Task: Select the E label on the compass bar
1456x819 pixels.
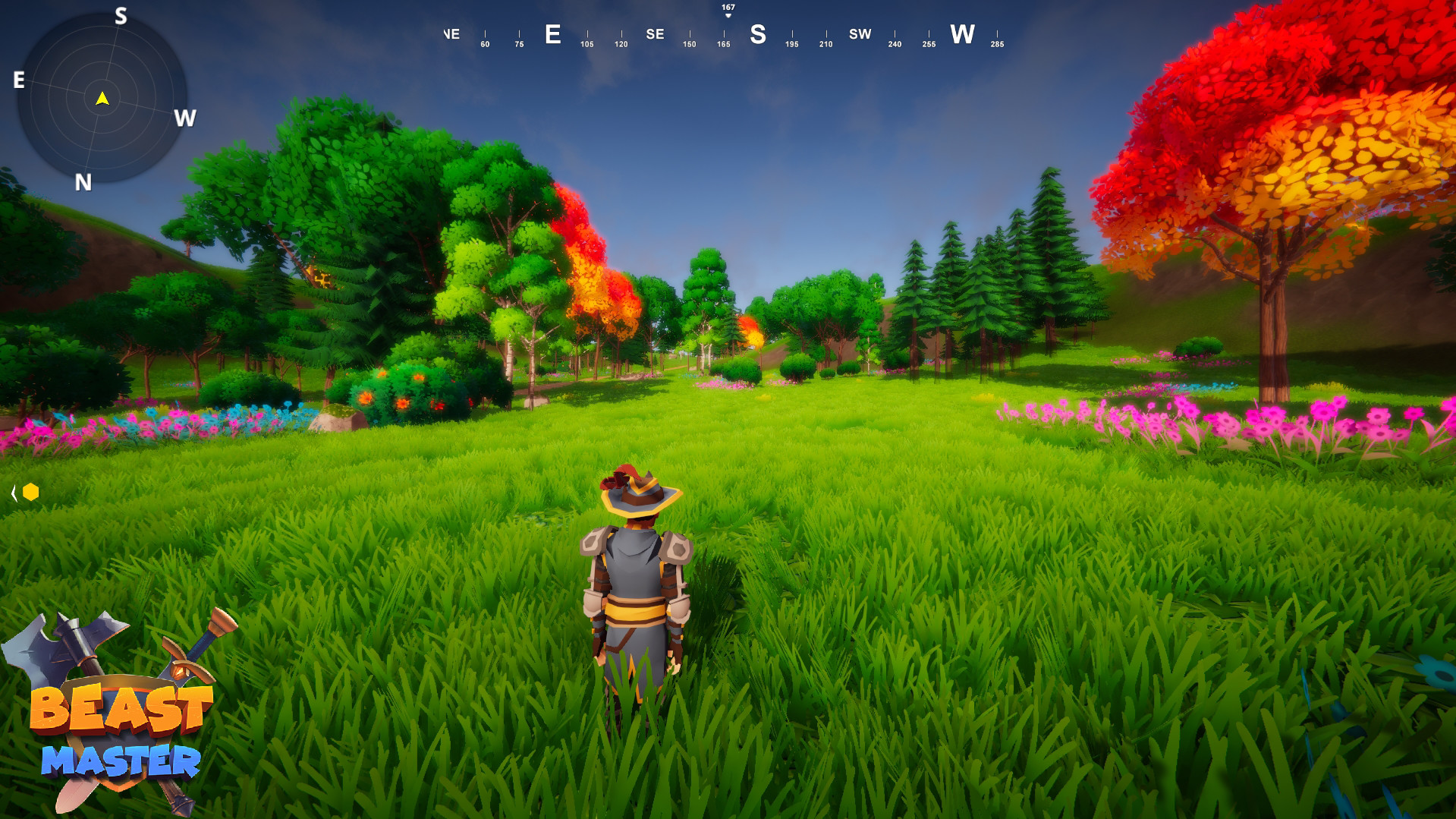Action: 552,34
